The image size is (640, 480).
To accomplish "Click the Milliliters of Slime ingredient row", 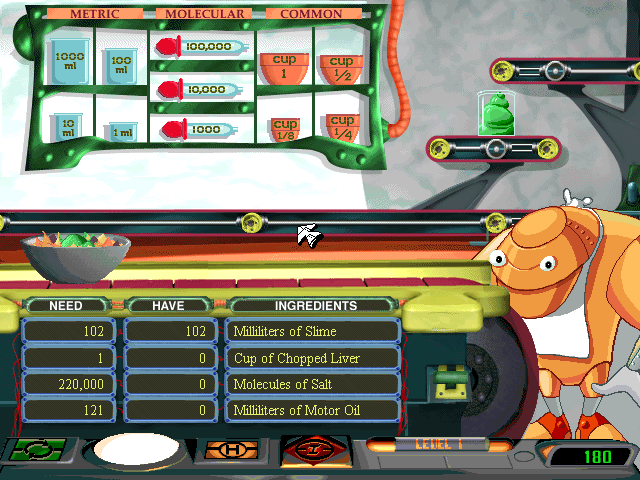I will (x=314, y=331).
